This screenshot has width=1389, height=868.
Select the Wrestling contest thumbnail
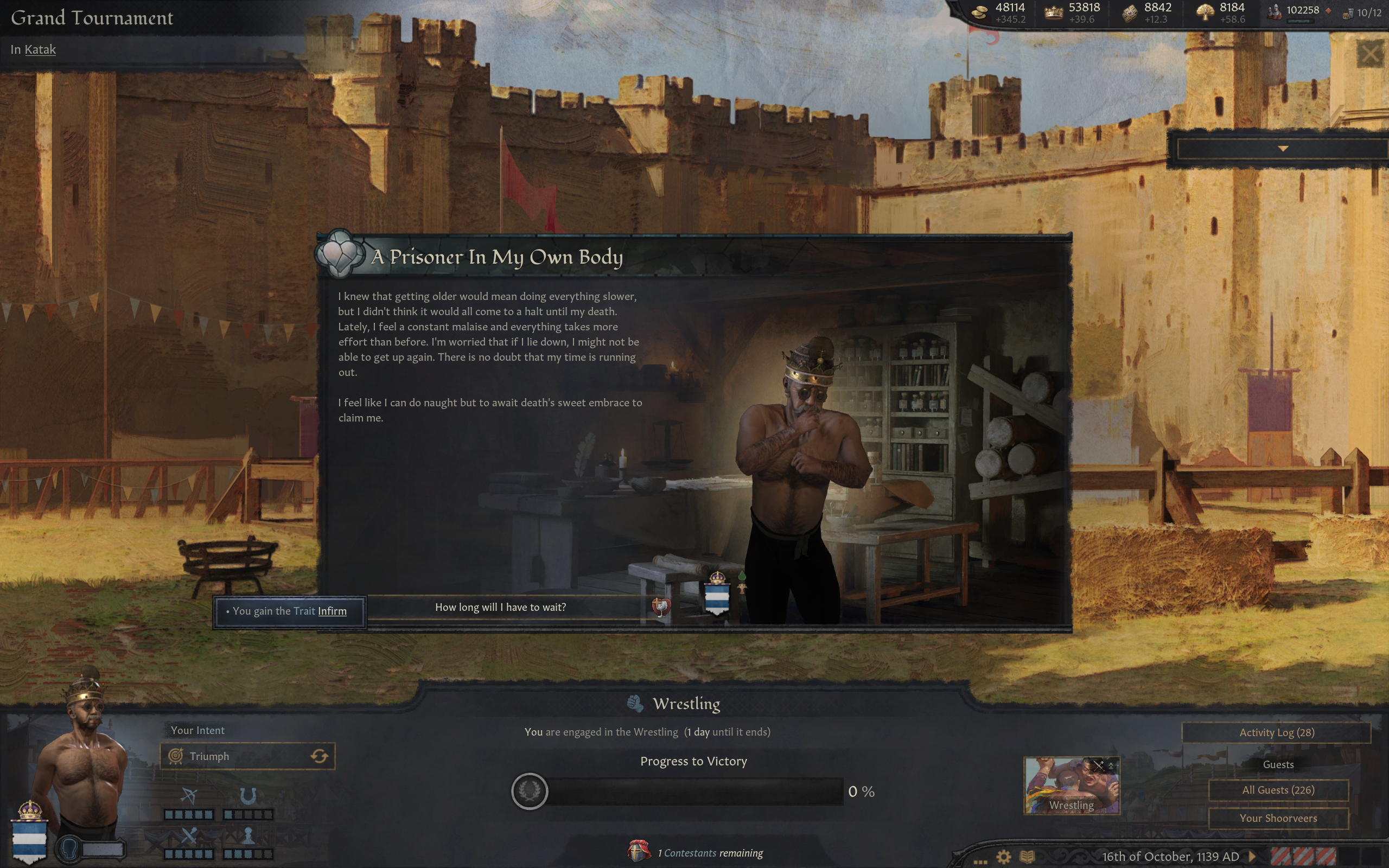click(x=1071, y=786)
